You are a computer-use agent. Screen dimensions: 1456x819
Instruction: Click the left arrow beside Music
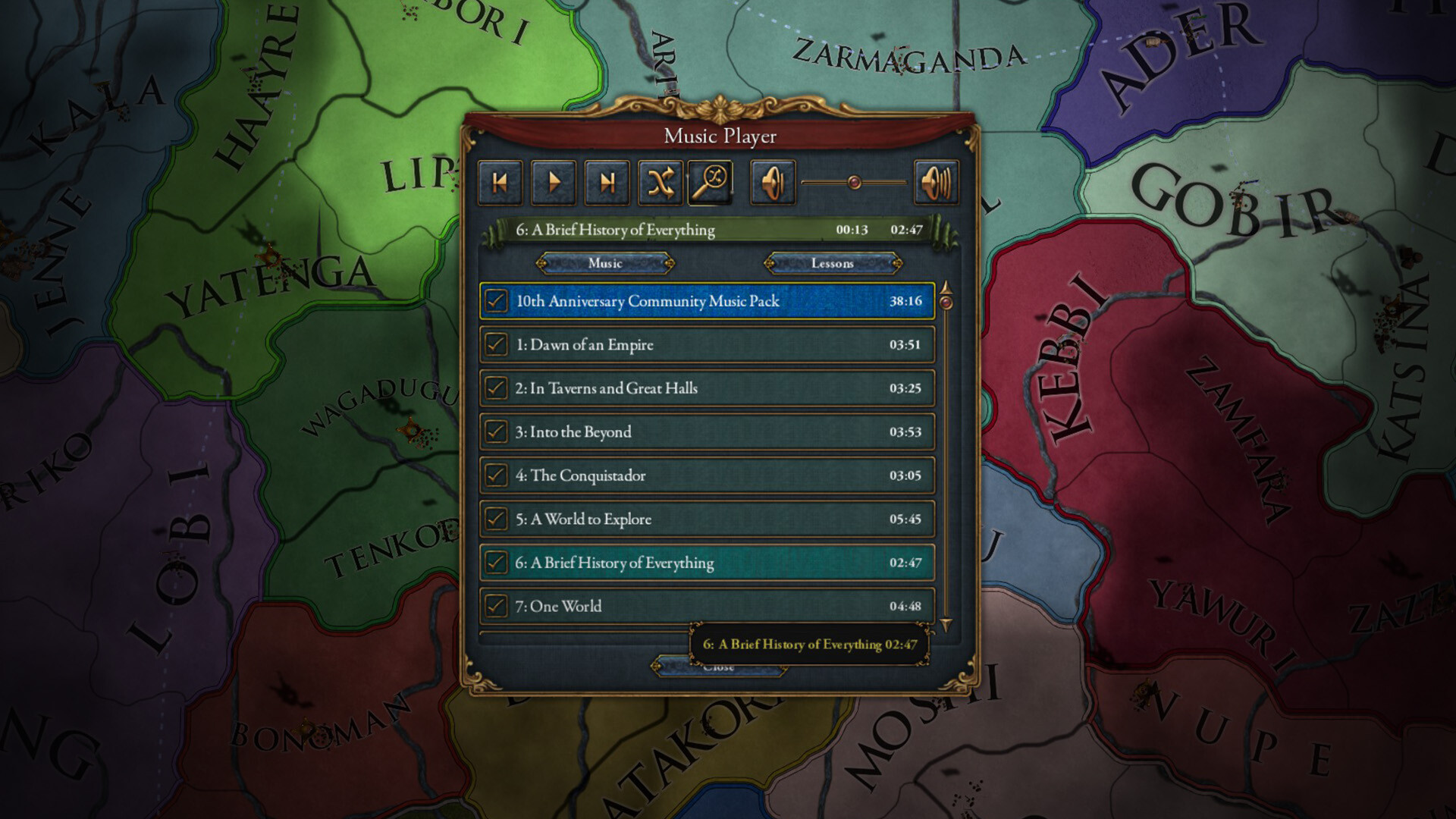point(541,263)
